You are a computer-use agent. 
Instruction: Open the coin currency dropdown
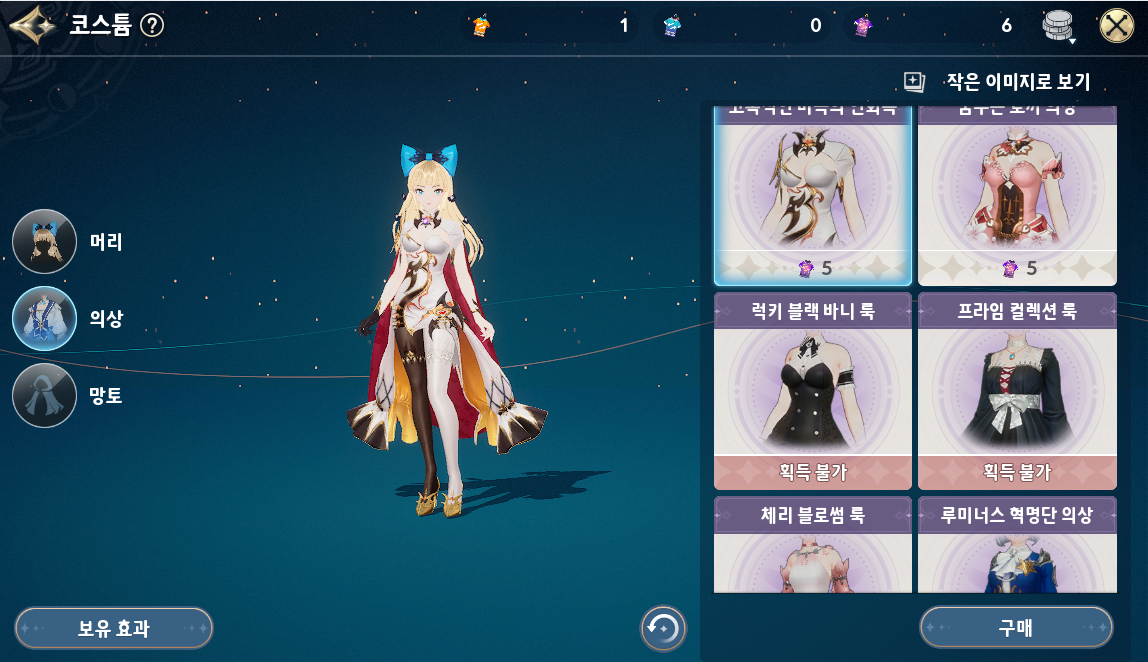1058,27
